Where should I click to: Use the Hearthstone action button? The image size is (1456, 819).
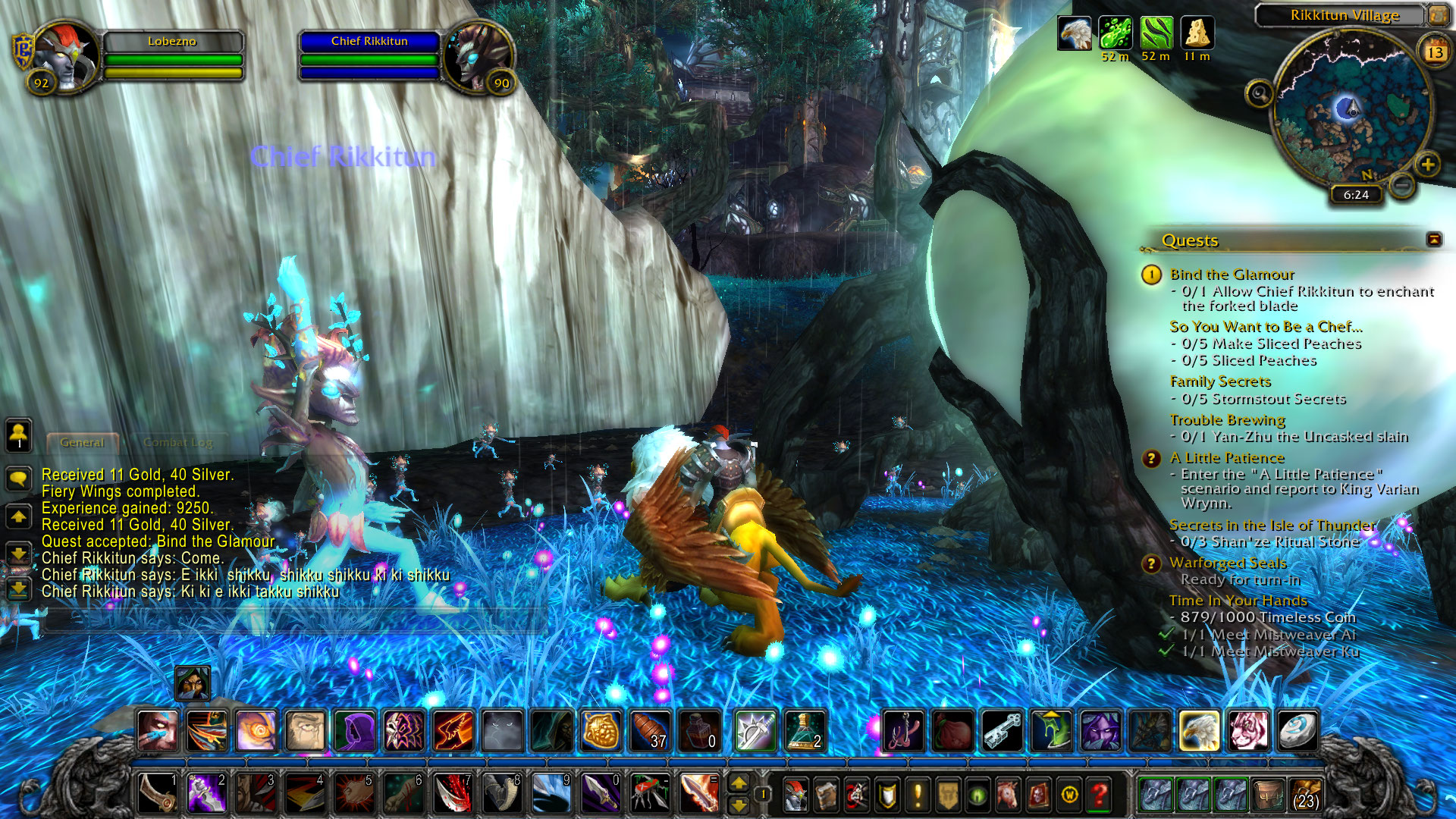tap(1298, 731)
